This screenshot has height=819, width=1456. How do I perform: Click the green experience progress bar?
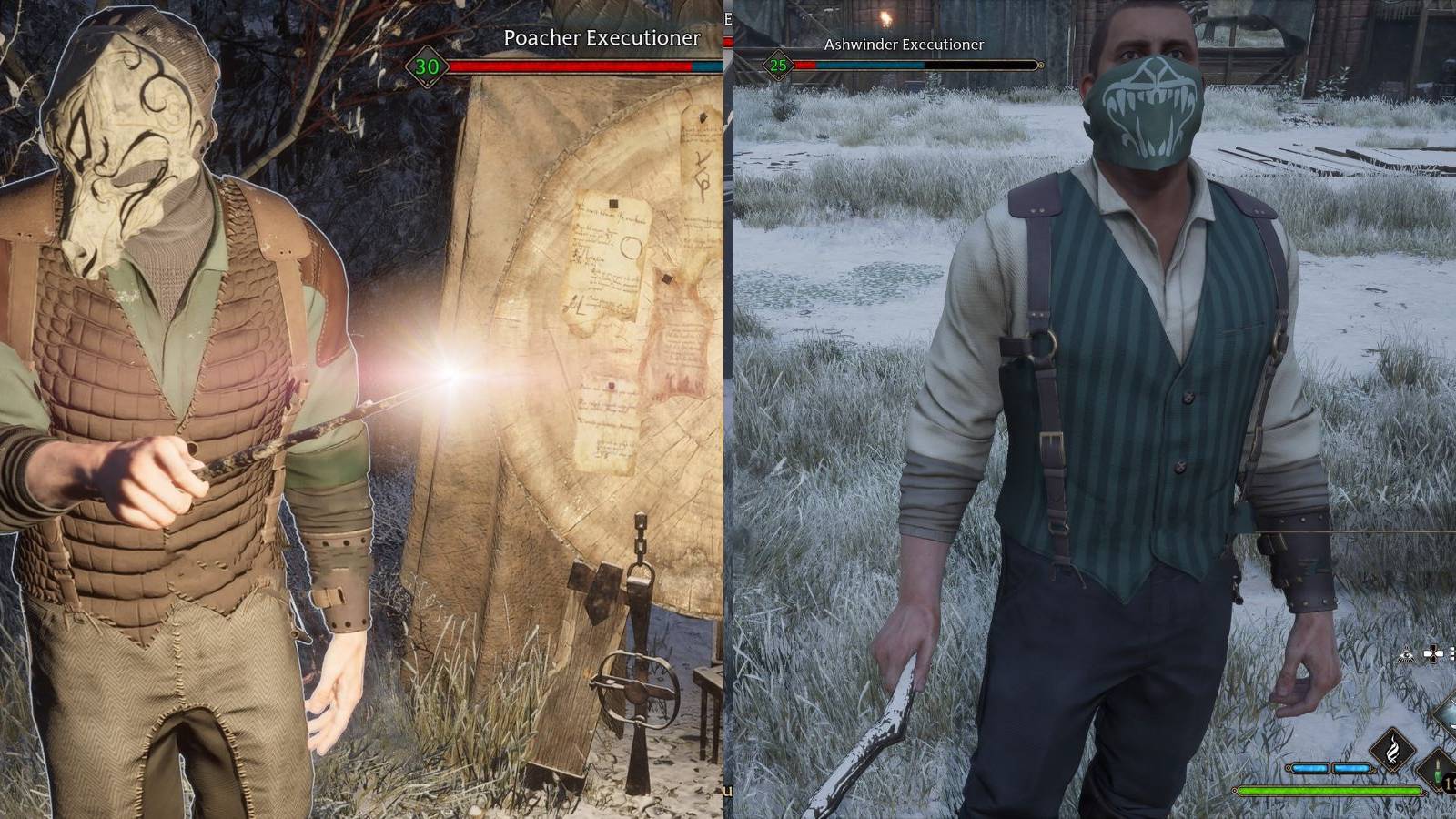coord(1330,791)
